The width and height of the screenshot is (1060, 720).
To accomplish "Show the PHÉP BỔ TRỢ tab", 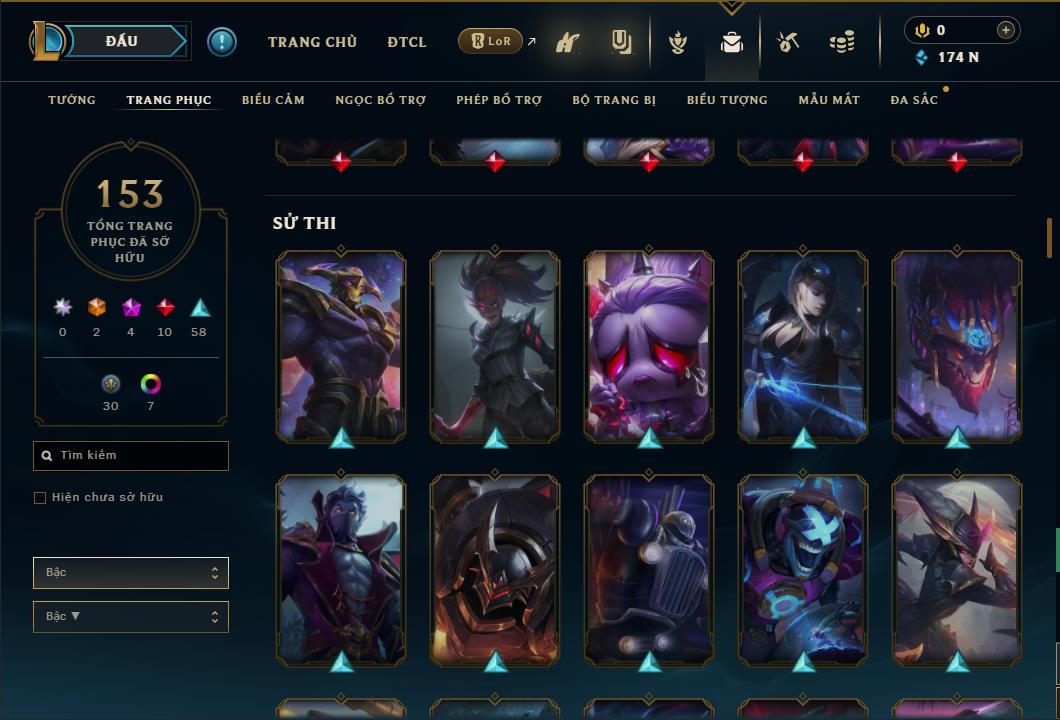I will point(499,100).
